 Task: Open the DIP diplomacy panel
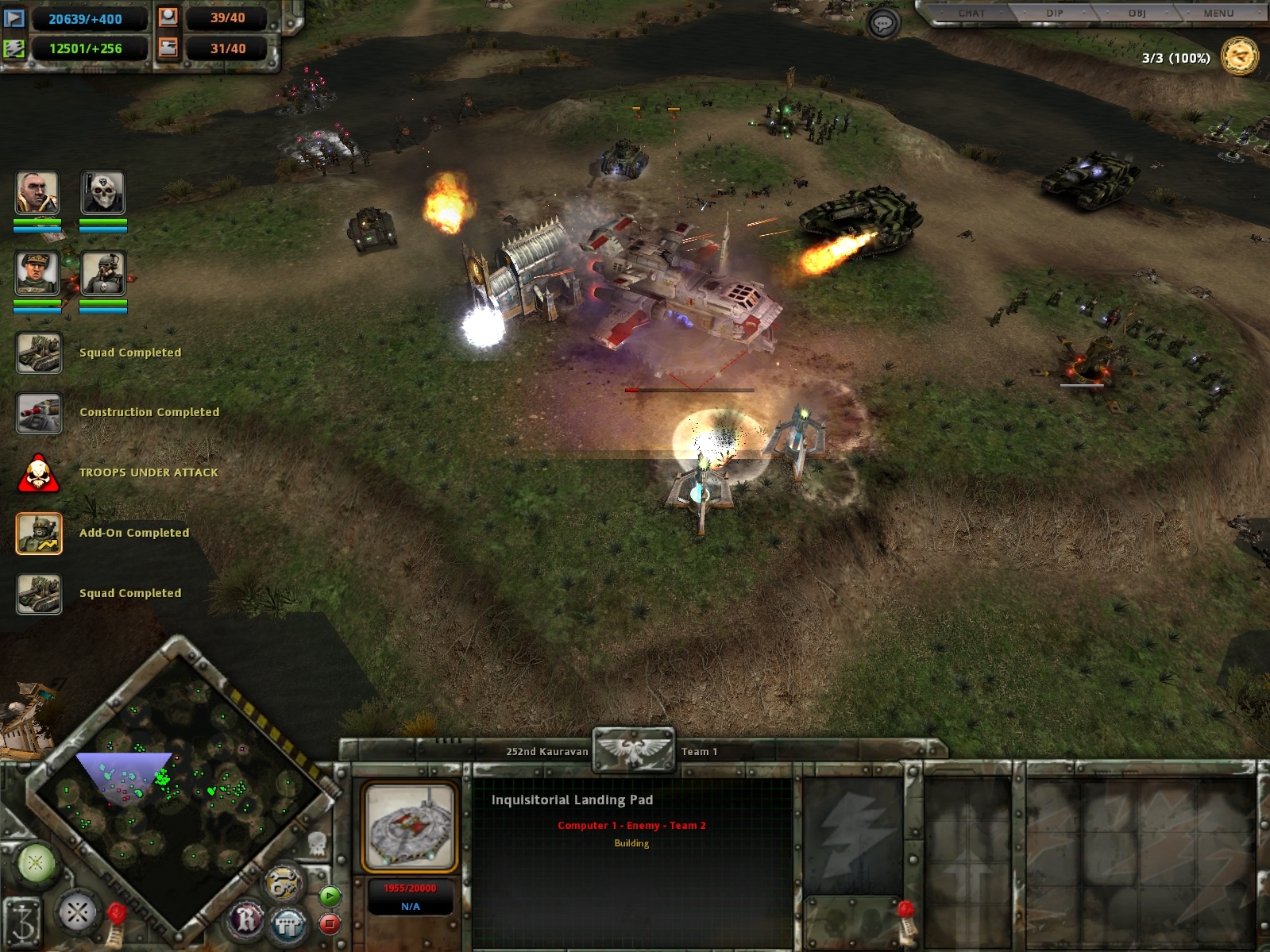coord(1054,13)
